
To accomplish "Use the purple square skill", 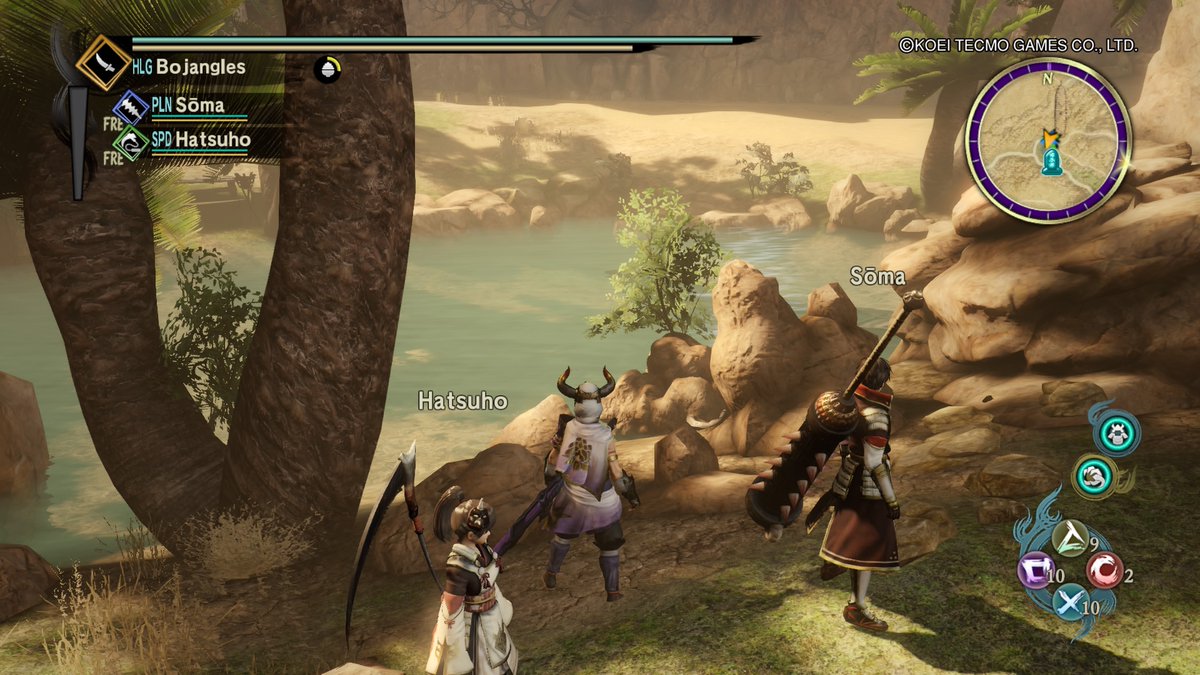I will [x=1035, y=572].
